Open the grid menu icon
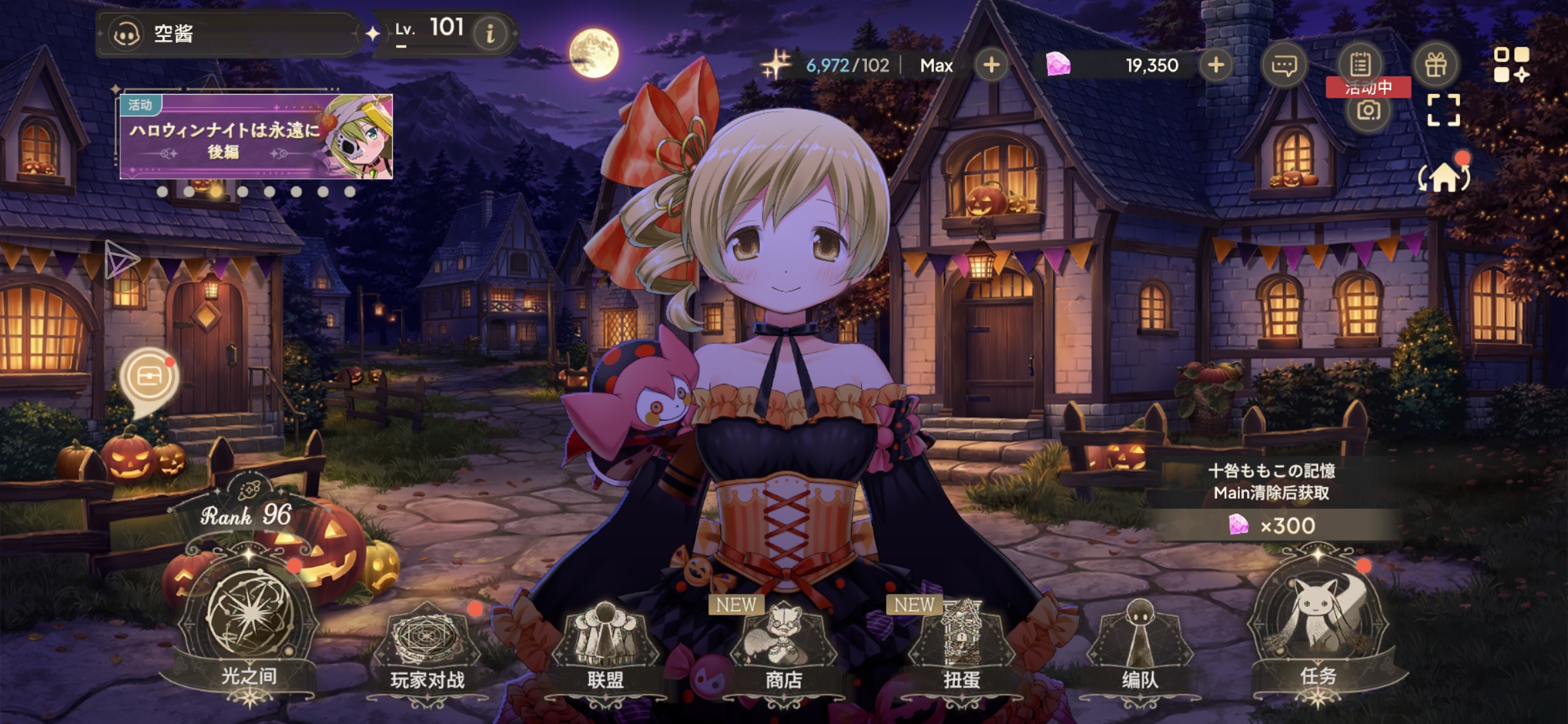 [1512, 64]
